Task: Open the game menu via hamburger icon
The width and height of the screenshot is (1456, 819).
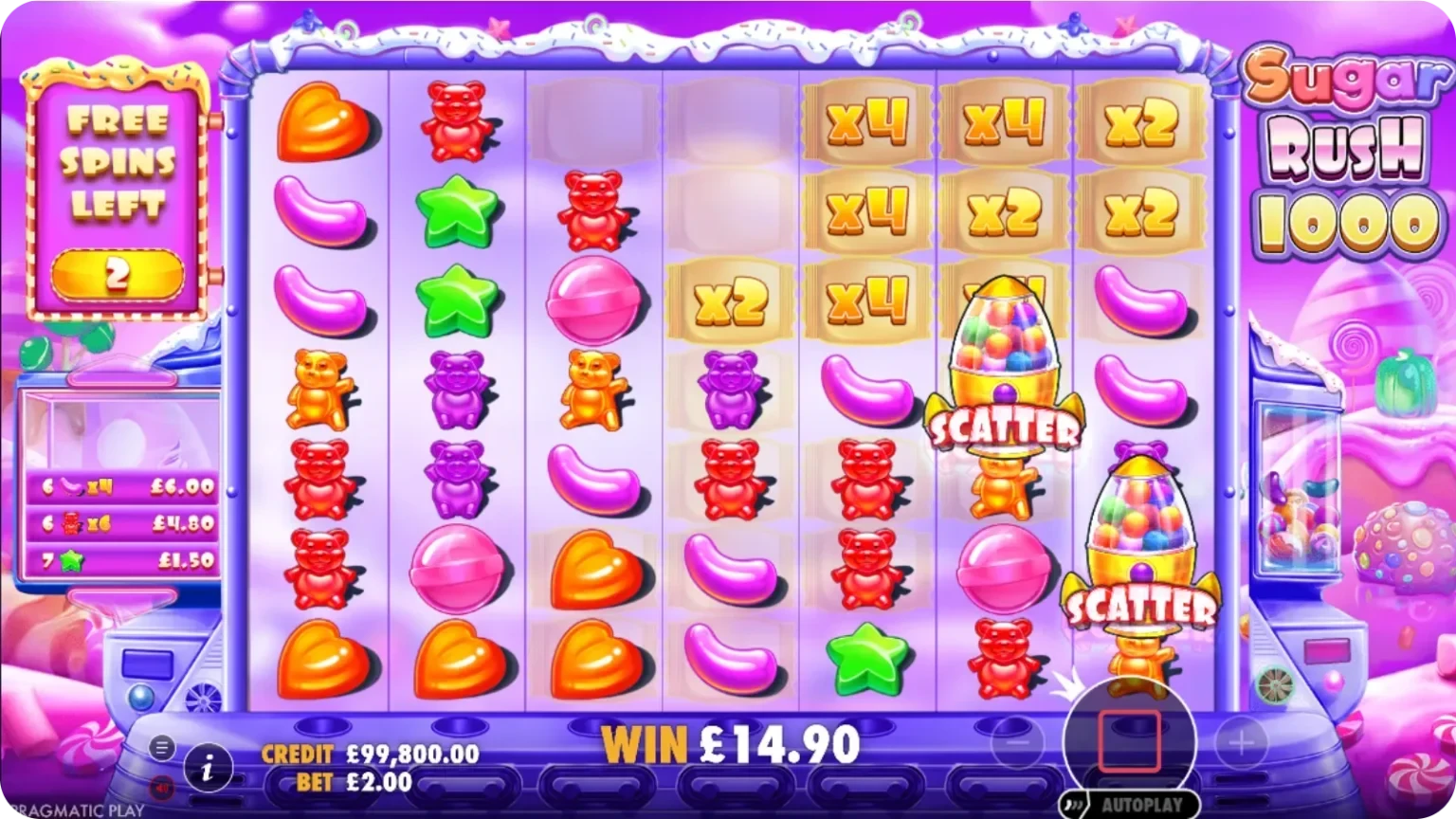Action: point(161,747)
